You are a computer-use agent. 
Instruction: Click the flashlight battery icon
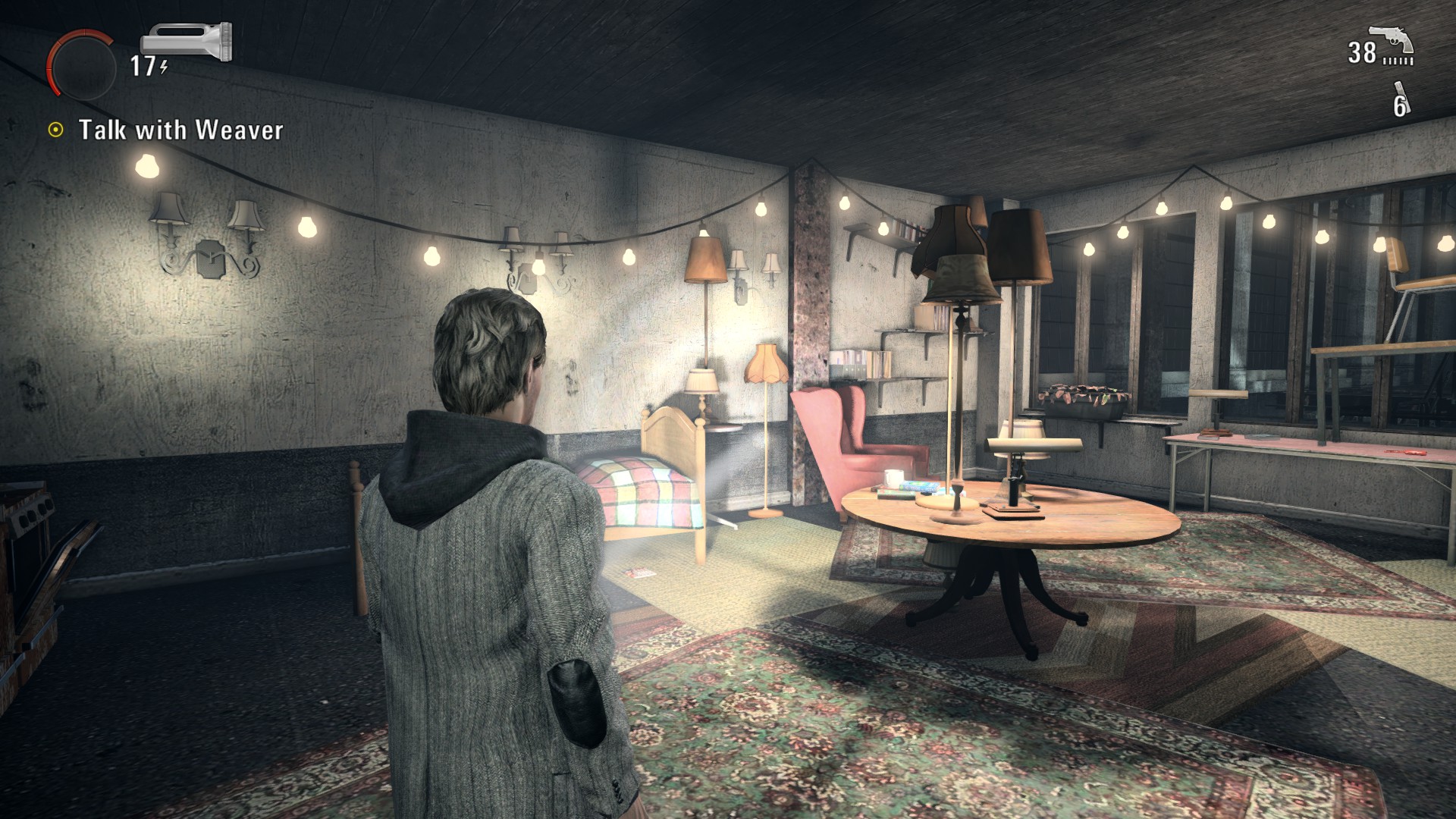point(187,42)
